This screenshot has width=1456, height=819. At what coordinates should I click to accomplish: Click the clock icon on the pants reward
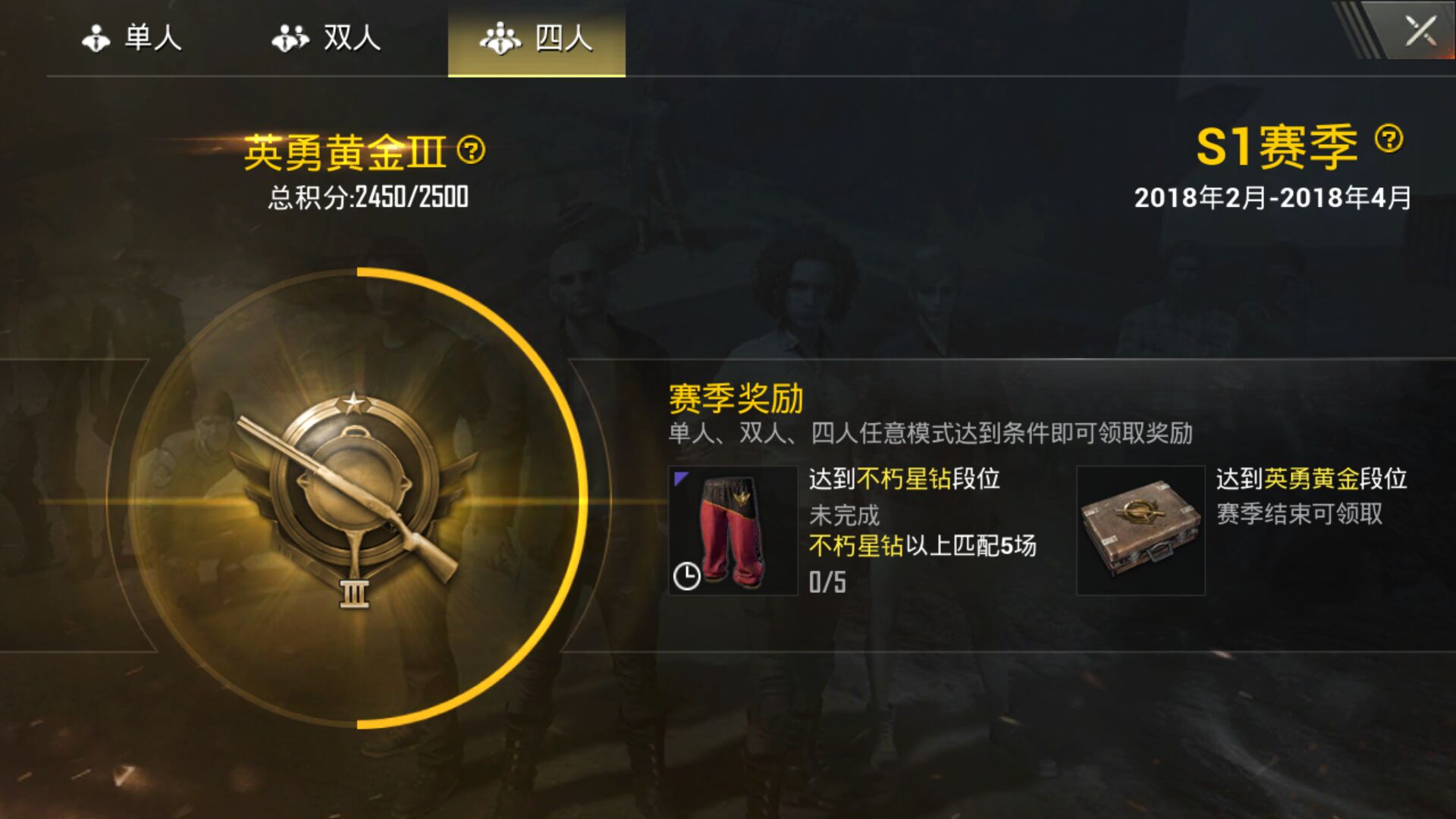[x=687, y=576]
